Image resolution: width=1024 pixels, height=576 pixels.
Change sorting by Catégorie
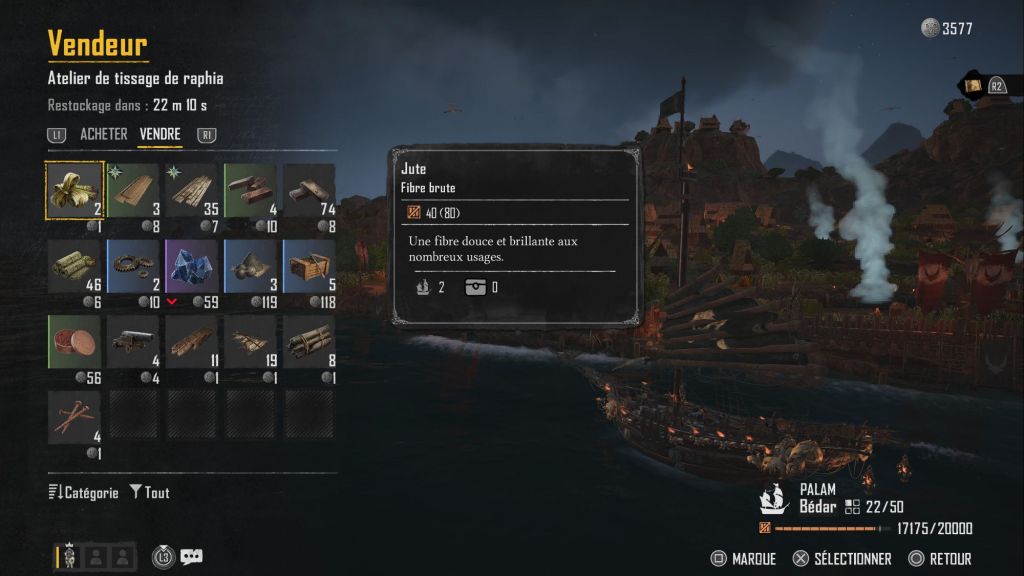point(84,493)
